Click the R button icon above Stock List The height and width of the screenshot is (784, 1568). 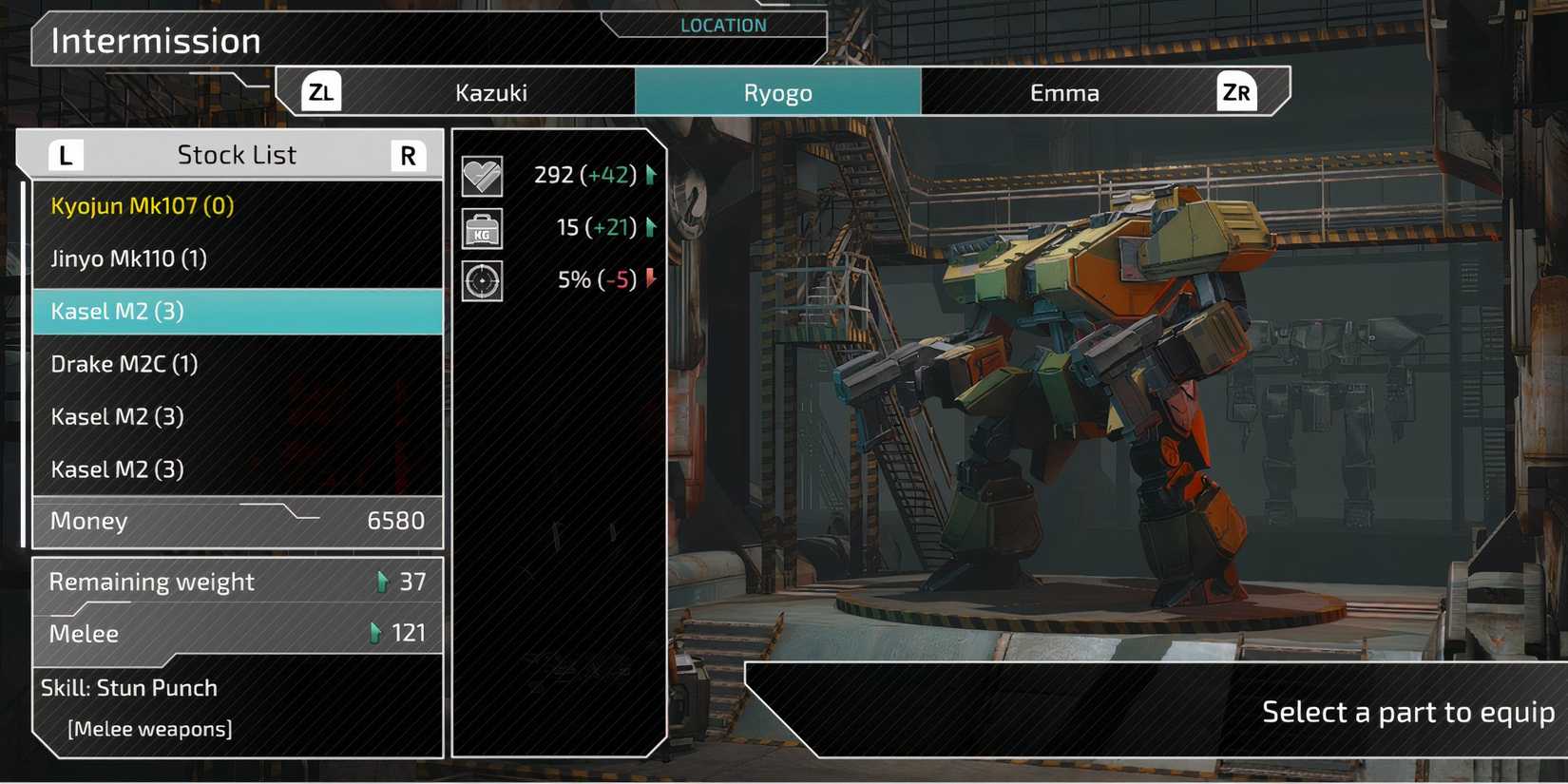tap(409, 154)
